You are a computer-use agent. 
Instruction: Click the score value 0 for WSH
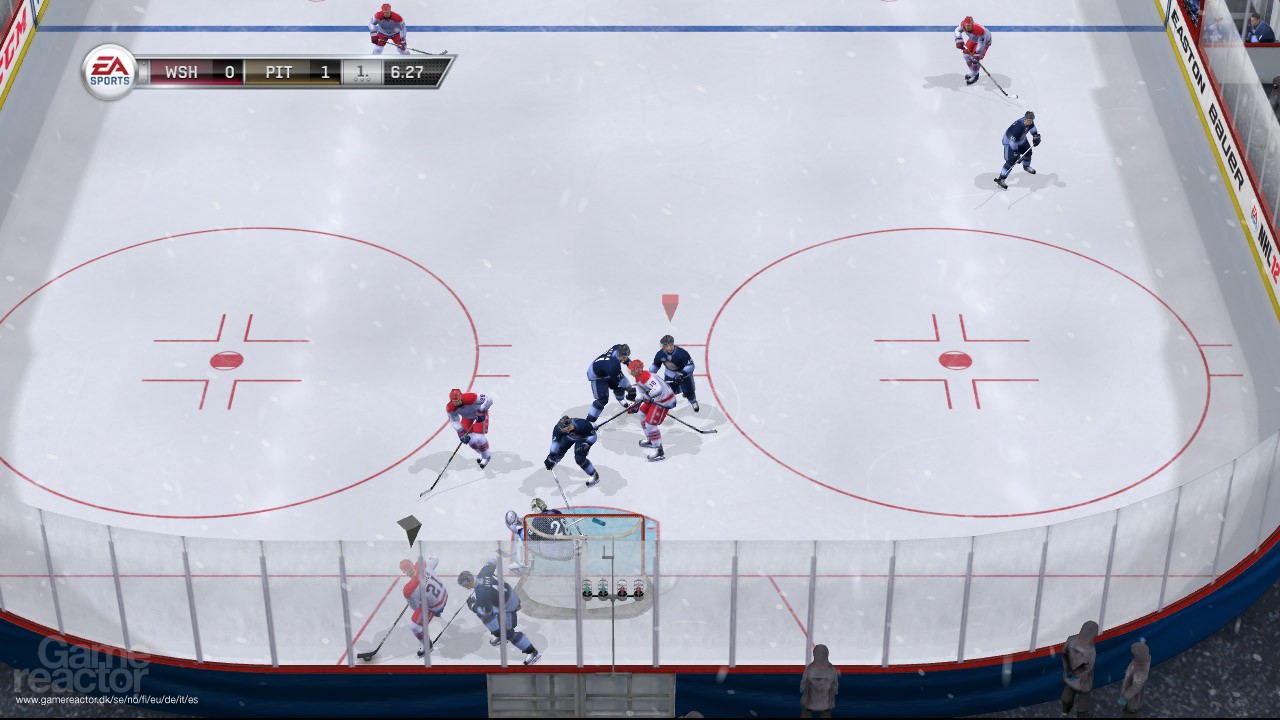point(230,71)
